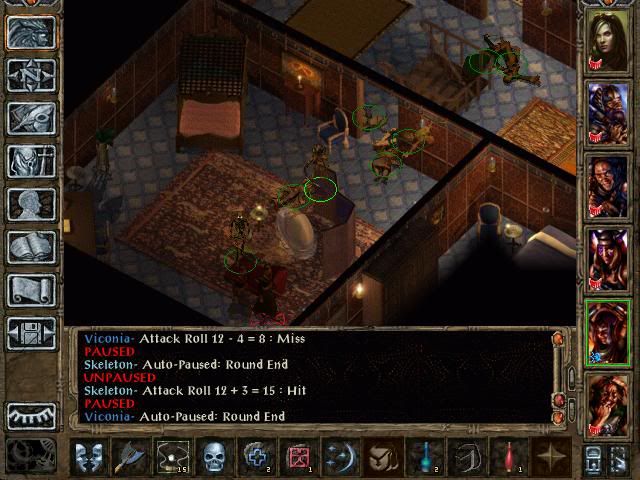The image size is (640, 480).
Task: Use the blue potion quick item
Action: coord(426,457)
